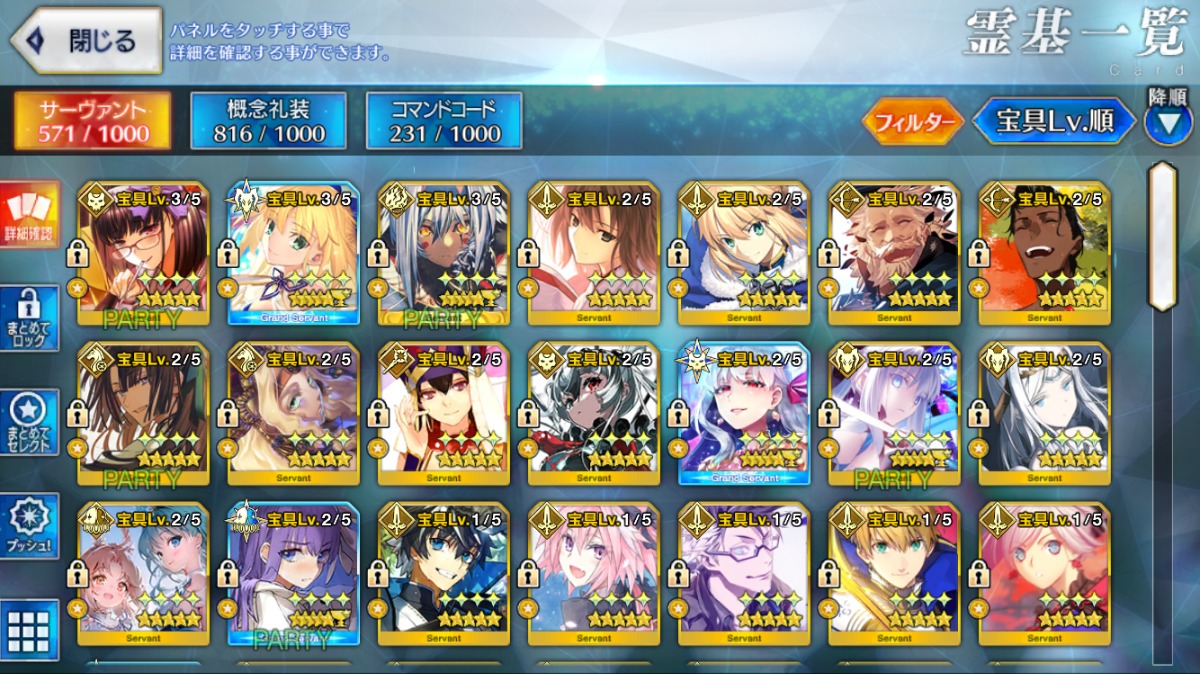Open the コマンドコード tab

(x=444, y=121)
